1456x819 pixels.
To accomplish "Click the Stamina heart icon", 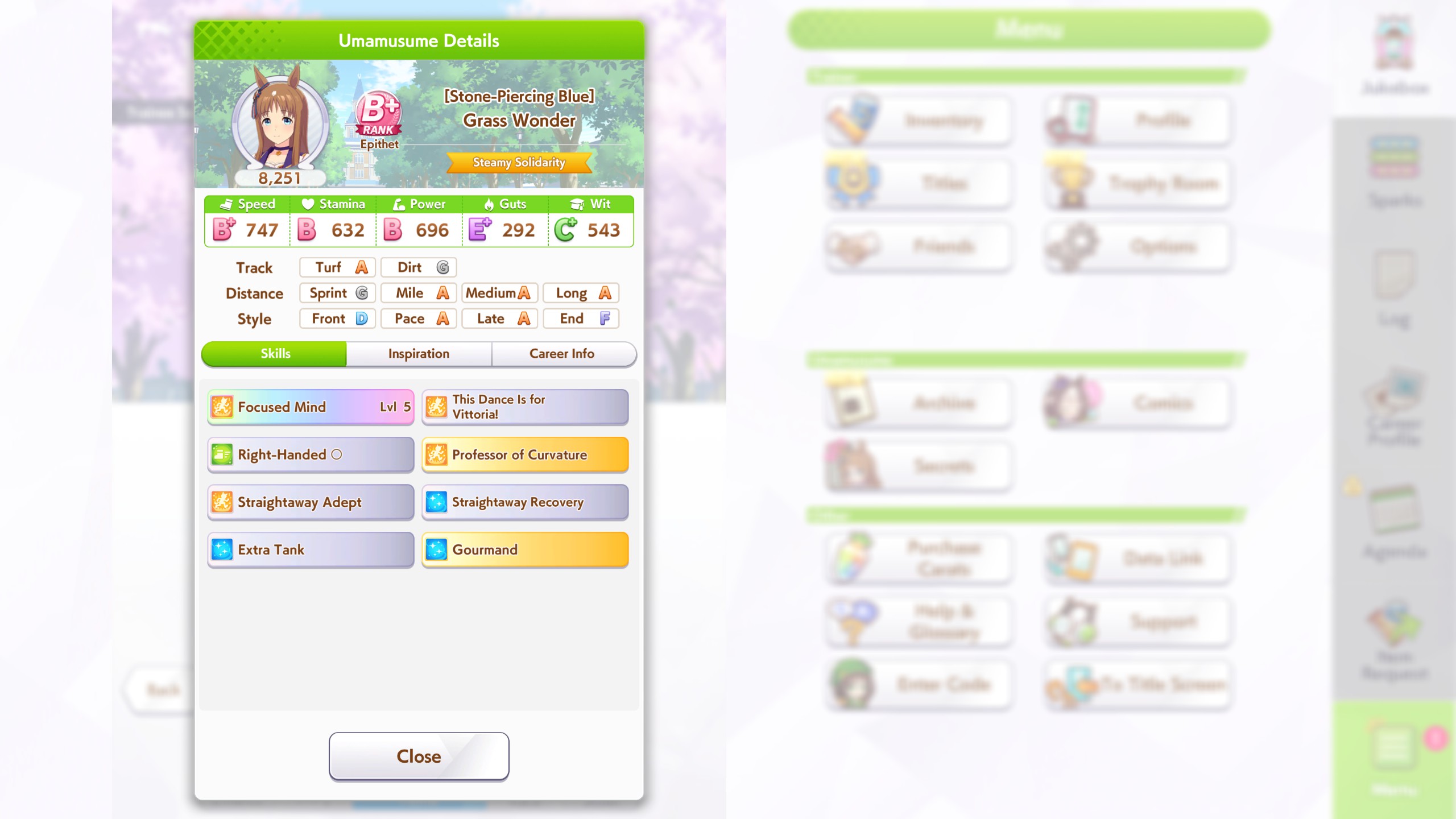I will coord(307,204).
